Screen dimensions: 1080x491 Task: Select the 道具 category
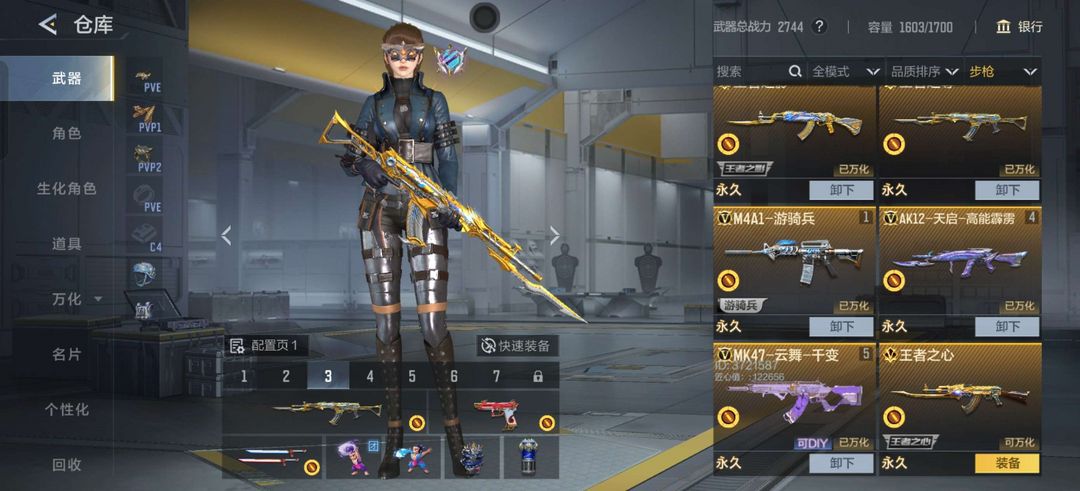coord(66,243)
